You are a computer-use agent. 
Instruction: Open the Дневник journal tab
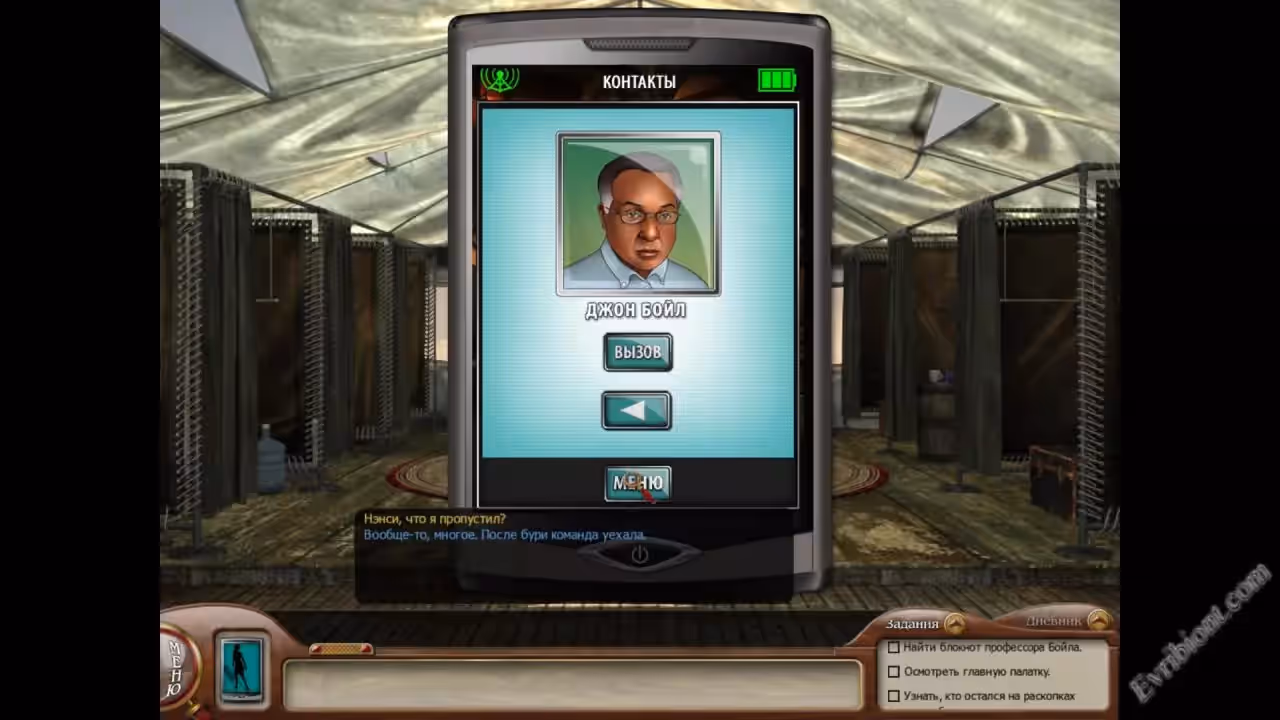(x=1099, y=620)
